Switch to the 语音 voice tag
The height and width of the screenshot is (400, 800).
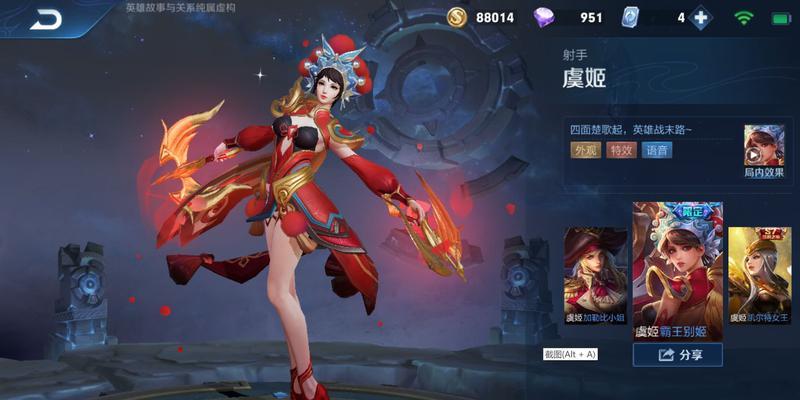coord(657,150)
